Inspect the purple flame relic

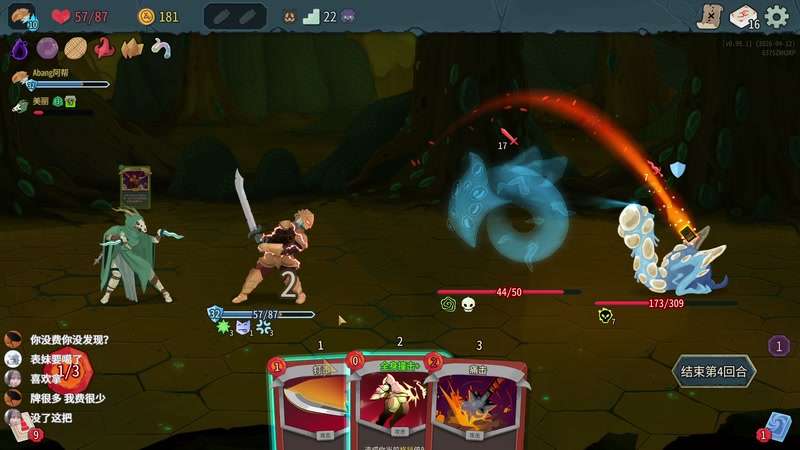(19, 47)
